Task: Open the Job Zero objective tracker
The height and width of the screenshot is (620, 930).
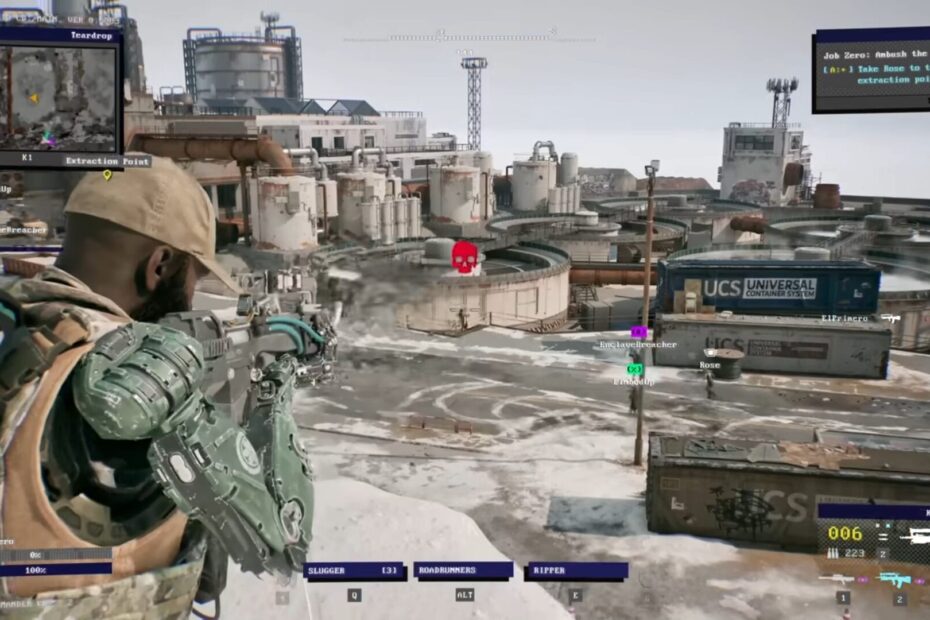Action: (x=871, y=69)
